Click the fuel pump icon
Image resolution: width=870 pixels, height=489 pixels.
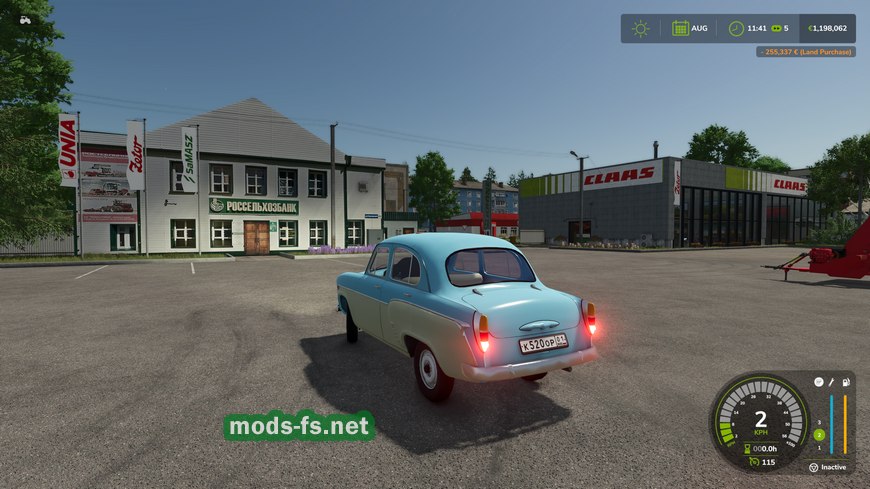click(846, 382)
